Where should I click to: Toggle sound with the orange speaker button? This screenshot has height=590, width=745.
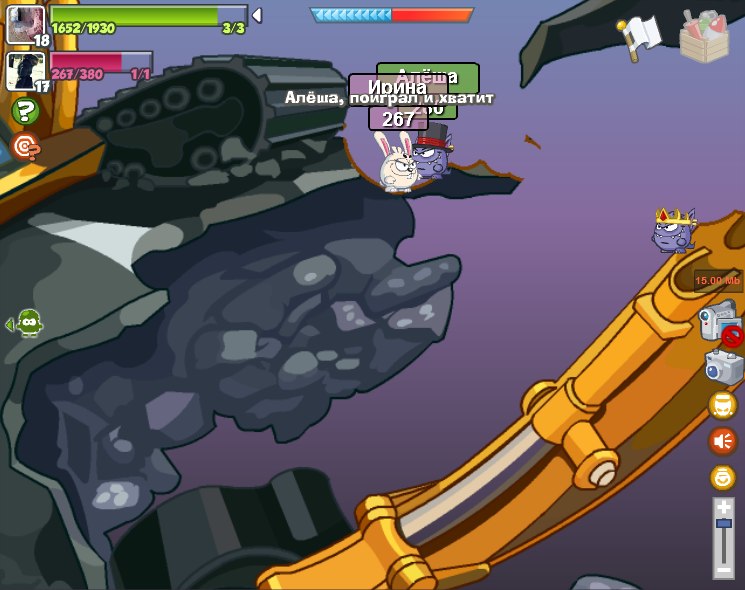click(722, 440)
